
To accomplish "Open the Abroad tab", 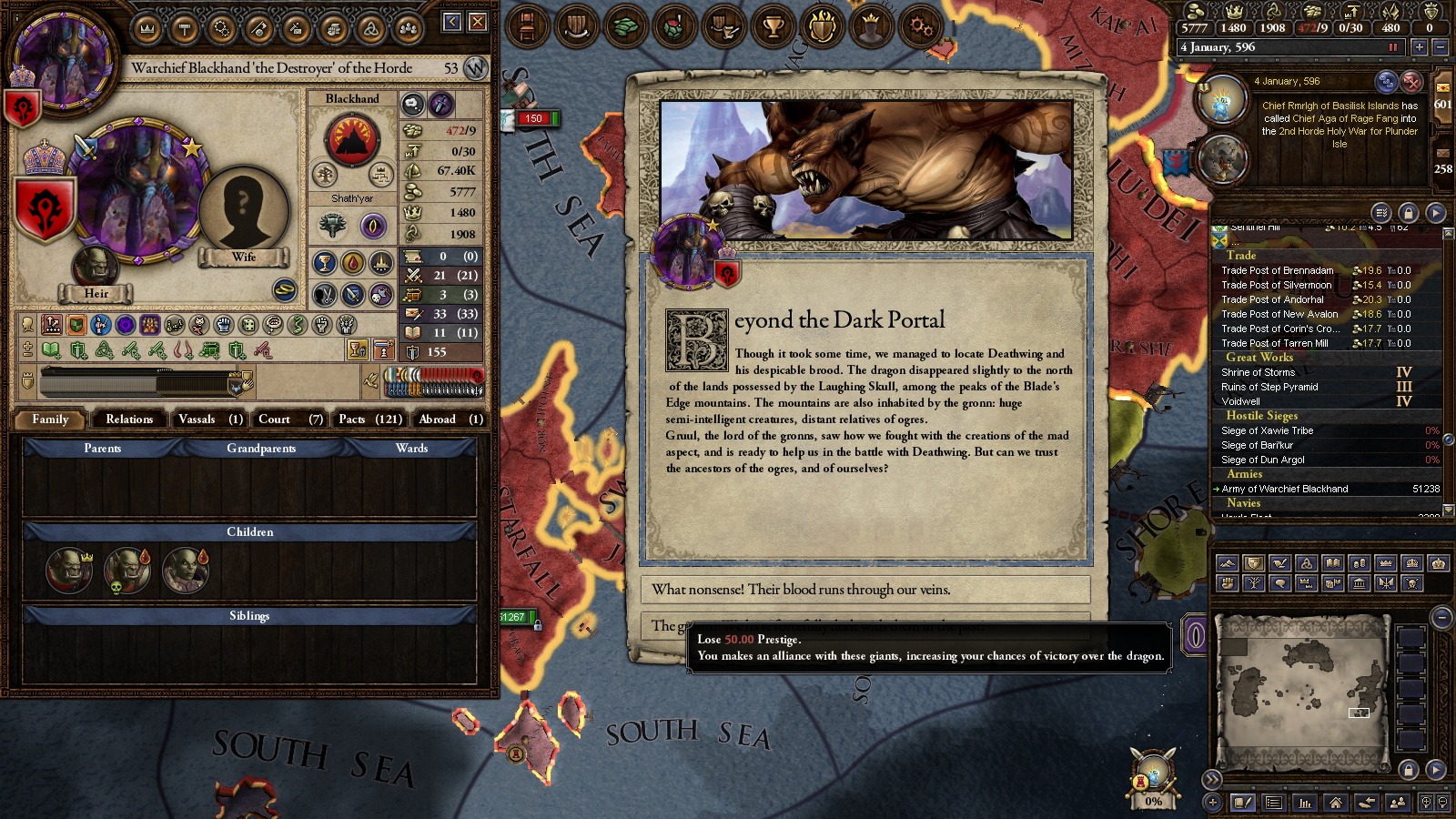I will (x=450, y=420).
